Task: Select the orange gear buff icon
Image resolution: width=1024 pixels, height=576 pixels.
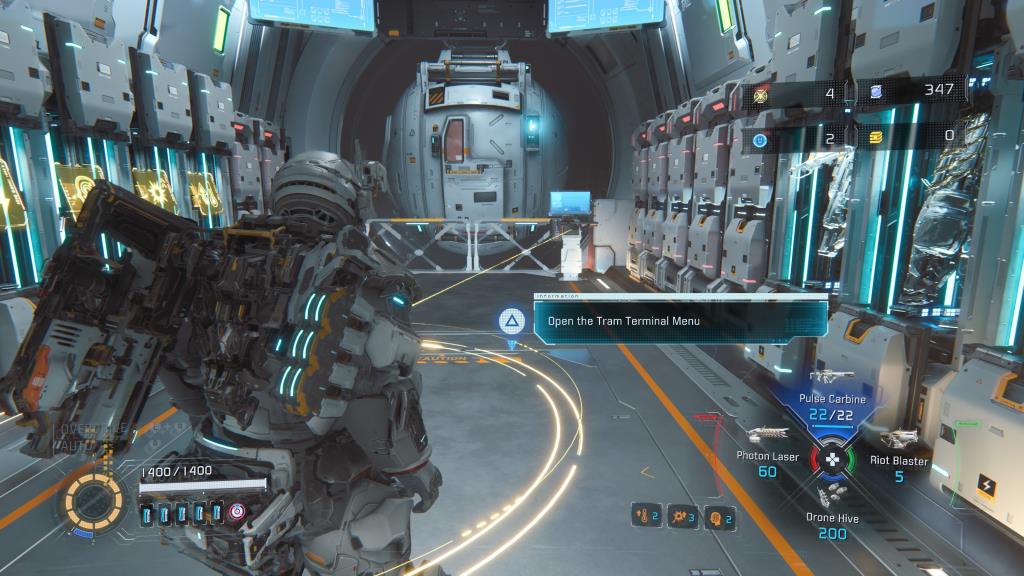Action: (x=681, y=516)
